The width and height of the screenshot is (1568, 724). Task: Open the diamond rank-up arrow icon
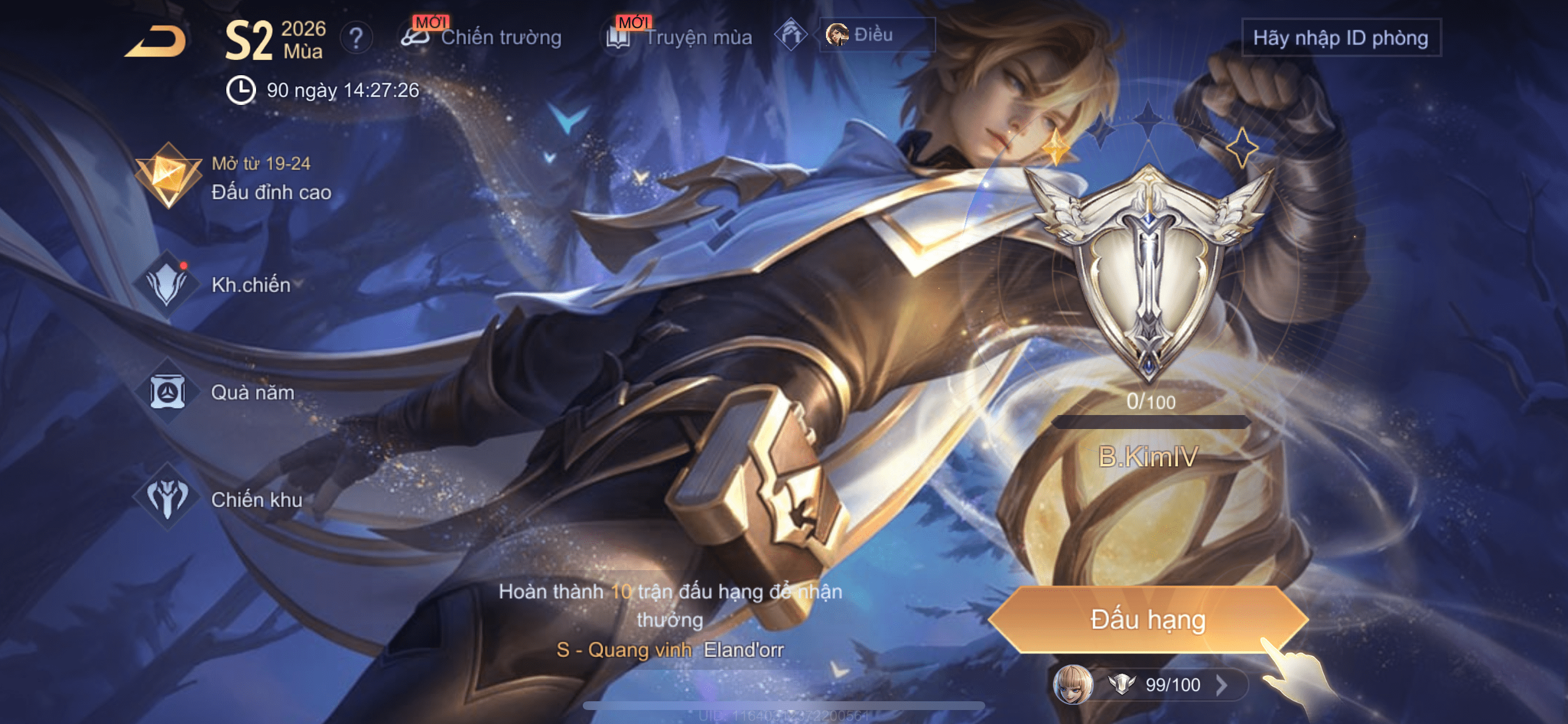click(790, 34)
